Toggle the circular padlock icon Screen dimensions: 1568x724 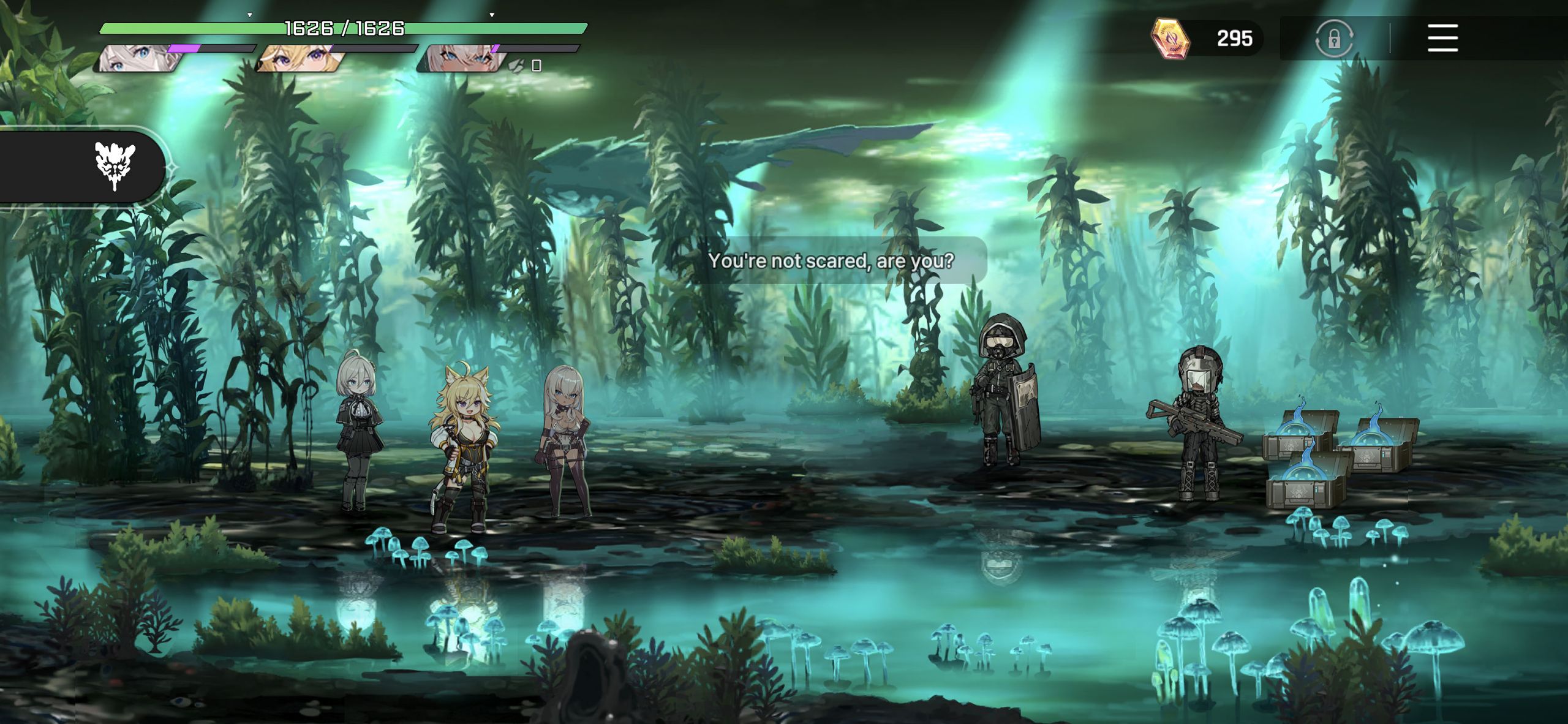point(1334,39)
